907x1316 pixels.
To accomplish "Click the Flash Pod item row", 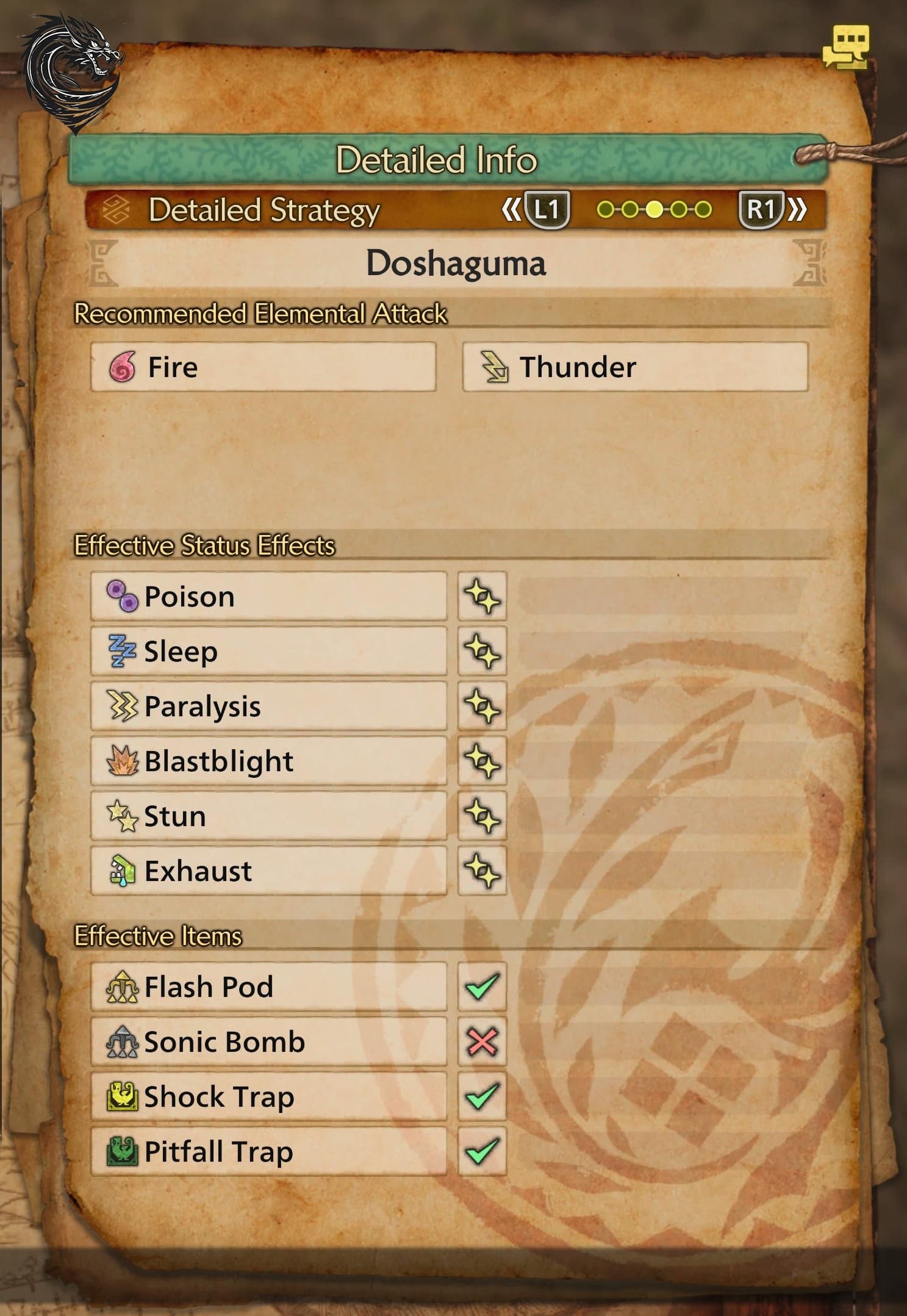I will pyautogui.click(x=268, y=987).
